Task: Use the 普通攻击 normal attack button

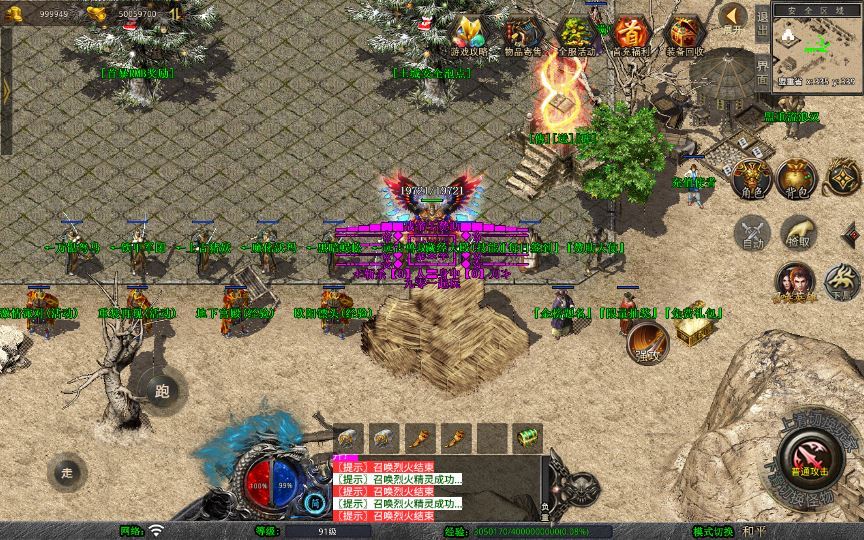Action: [806, 463]
